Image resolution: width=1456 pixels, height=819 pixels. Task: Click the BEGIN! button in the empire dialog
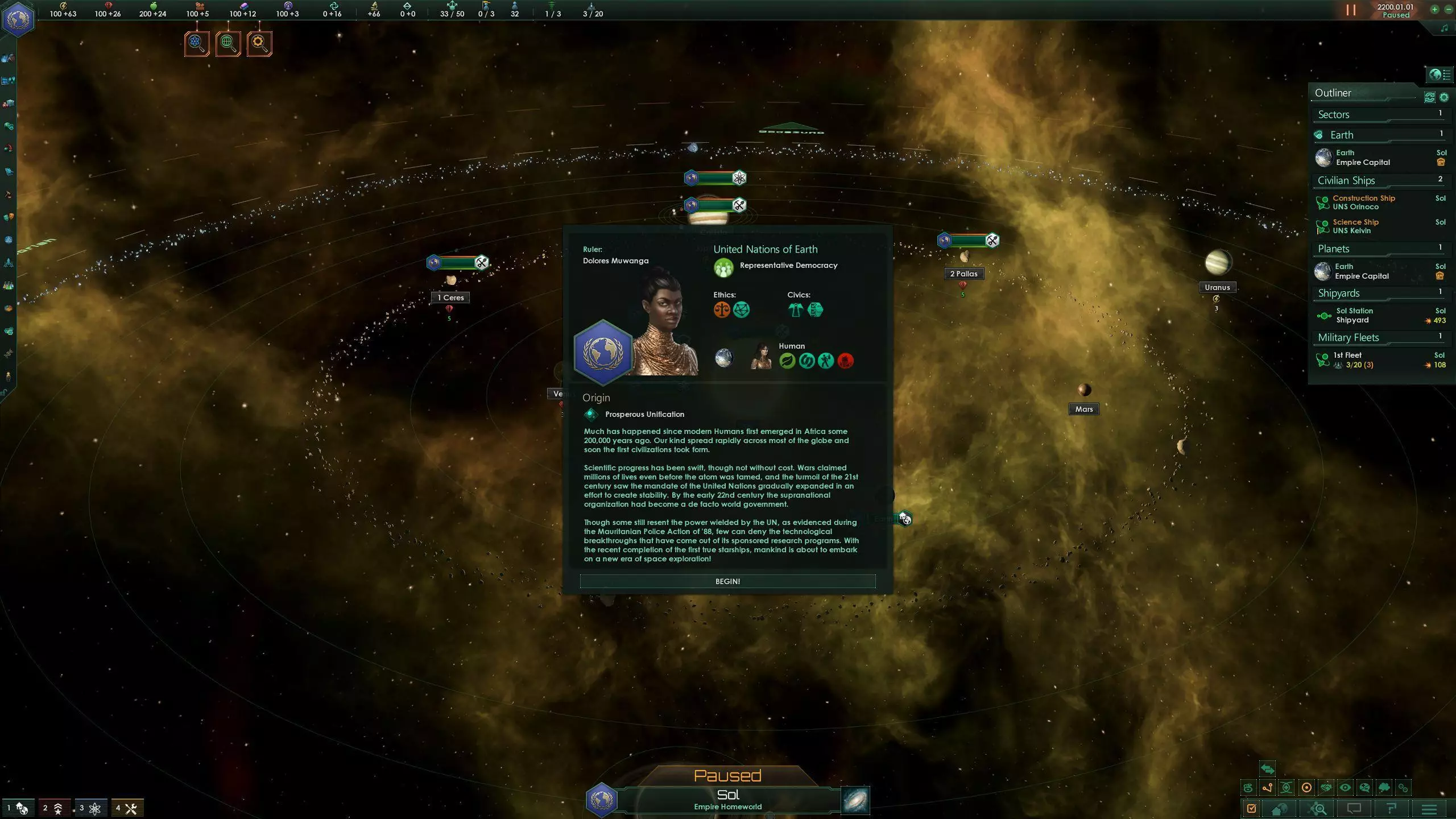click(727, 581)
